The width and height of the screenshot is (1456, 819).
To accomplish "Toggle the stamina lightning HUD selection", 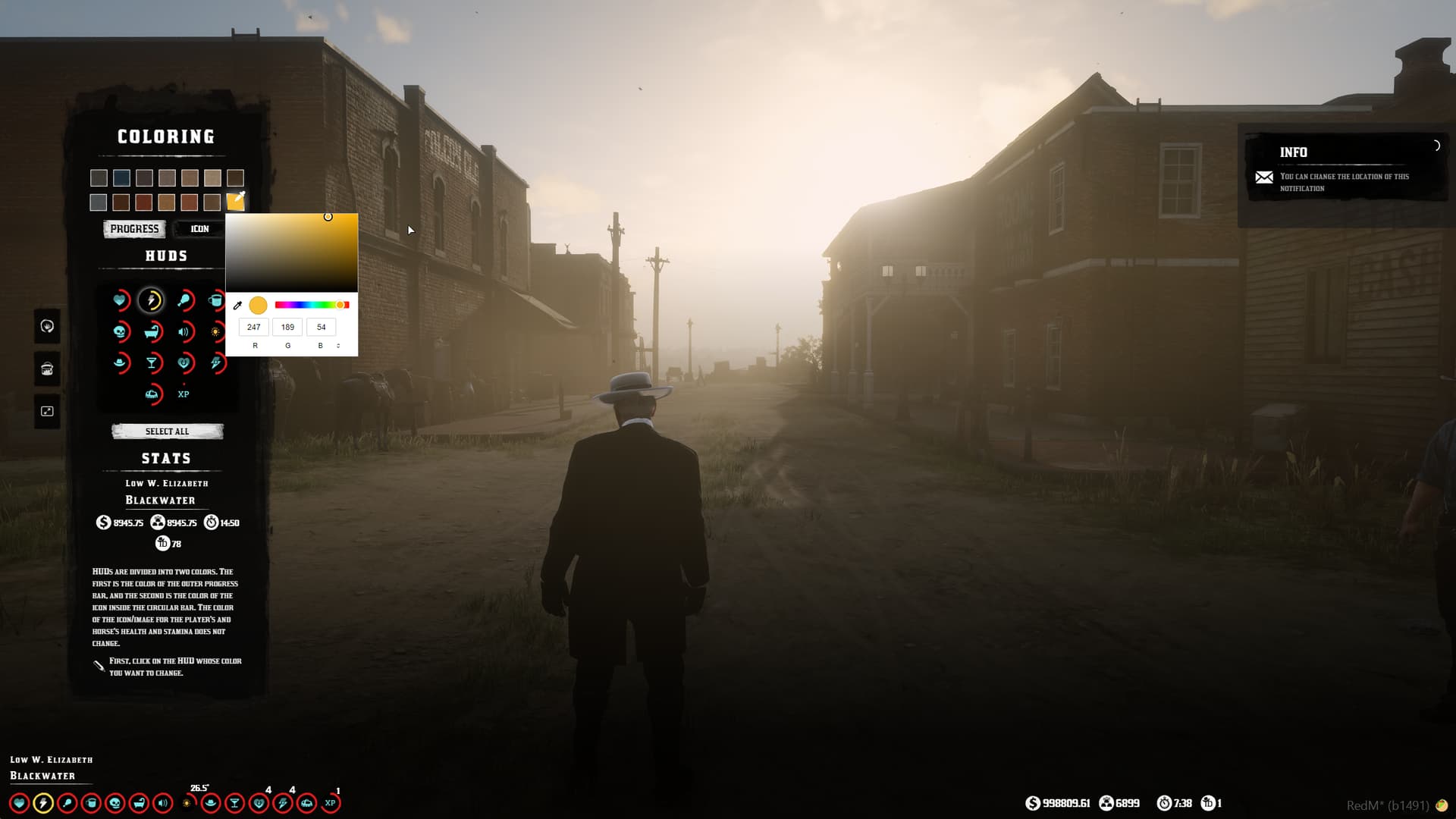I will (x=152, y=300).
